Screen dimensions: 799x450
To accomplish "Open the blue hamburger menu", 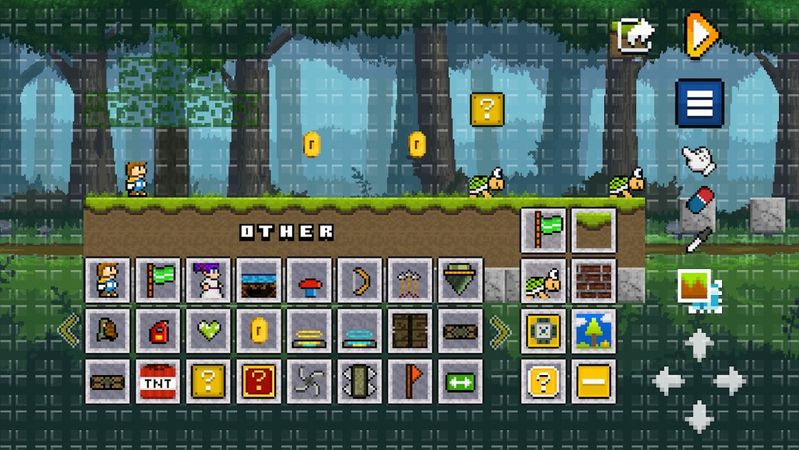I will click(700, 103).
